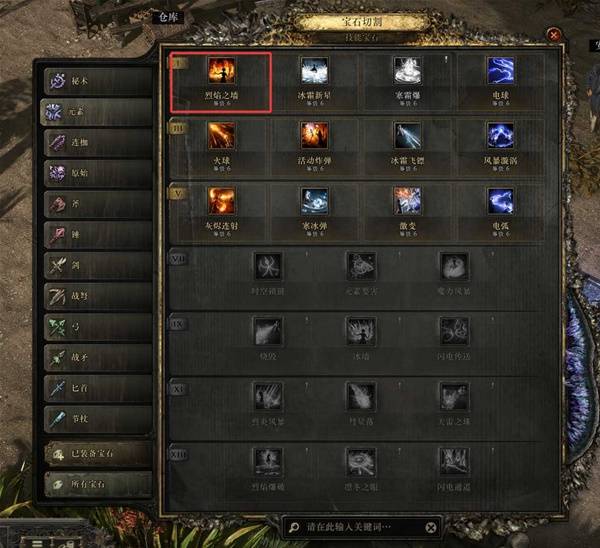Viewport: 600px width, 548px height.
Task: Switch to the 元素 (Elemental) category
Action: 95,112
